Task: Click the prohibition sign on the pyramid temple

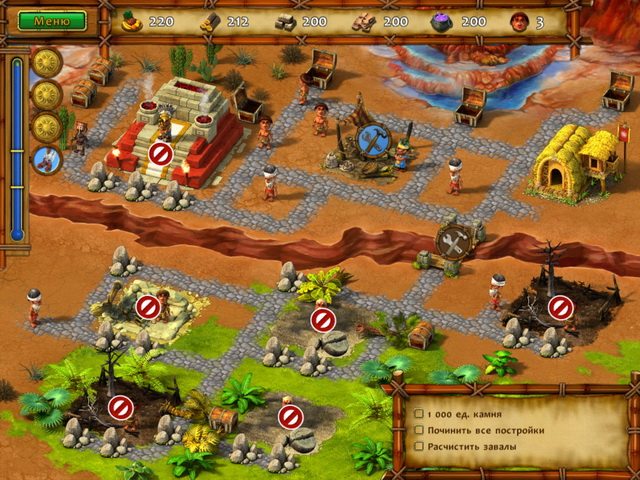Action: pyautogui.click(x=160, y=153)
